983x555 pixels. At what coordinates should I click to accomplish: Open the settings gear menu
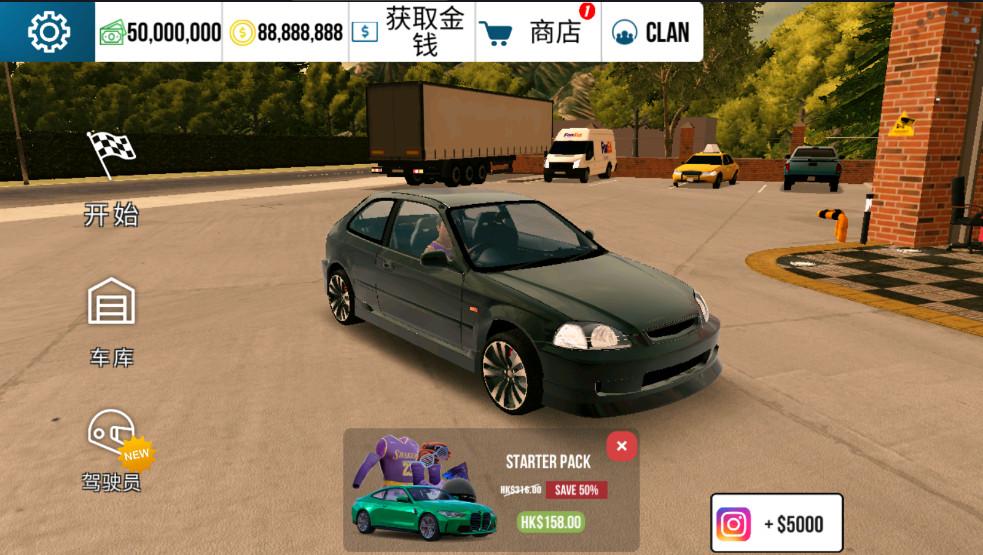tap(48, 32)
